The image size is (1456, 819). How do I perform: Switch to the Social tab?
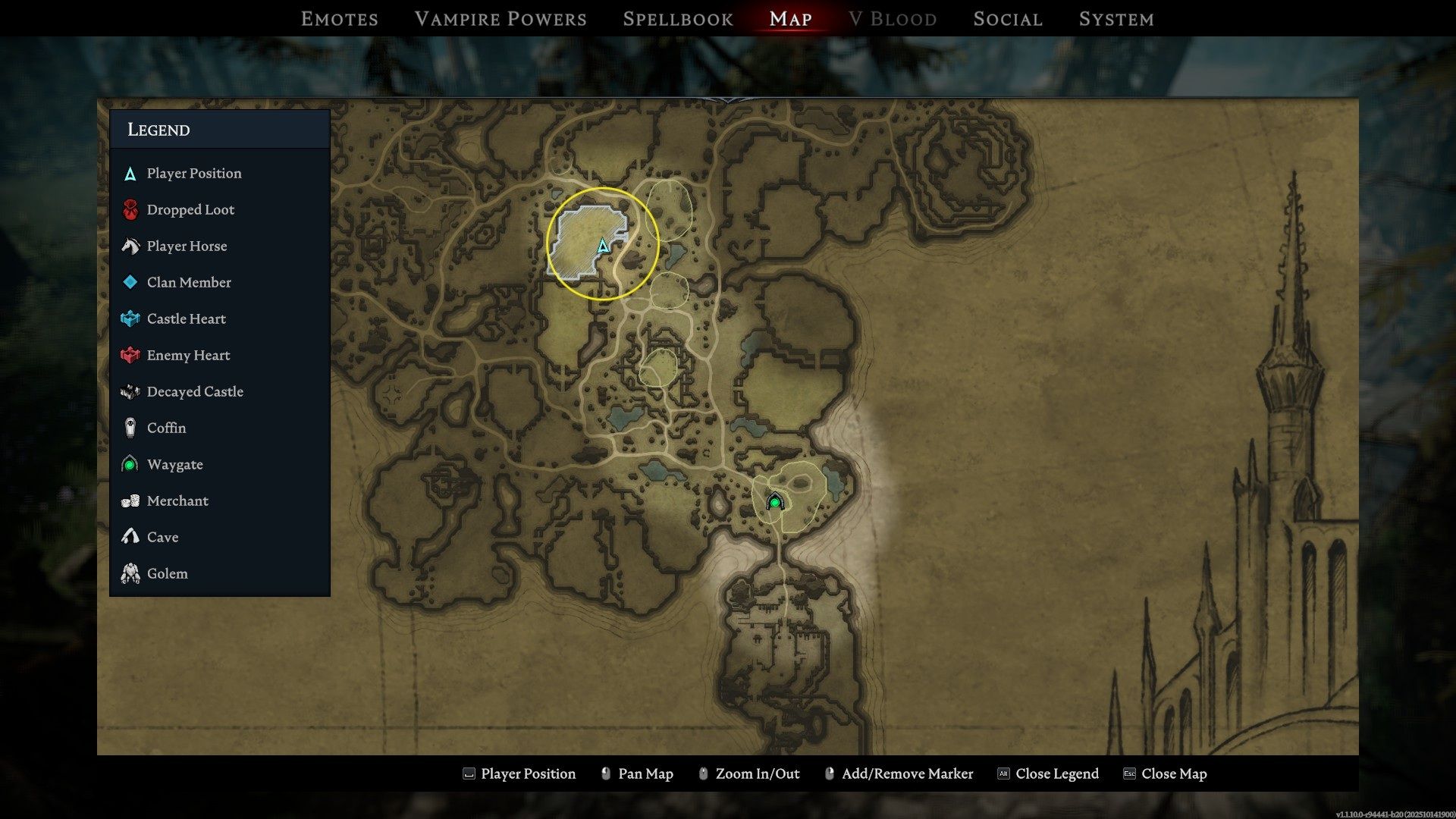(x=1006, y=19)
